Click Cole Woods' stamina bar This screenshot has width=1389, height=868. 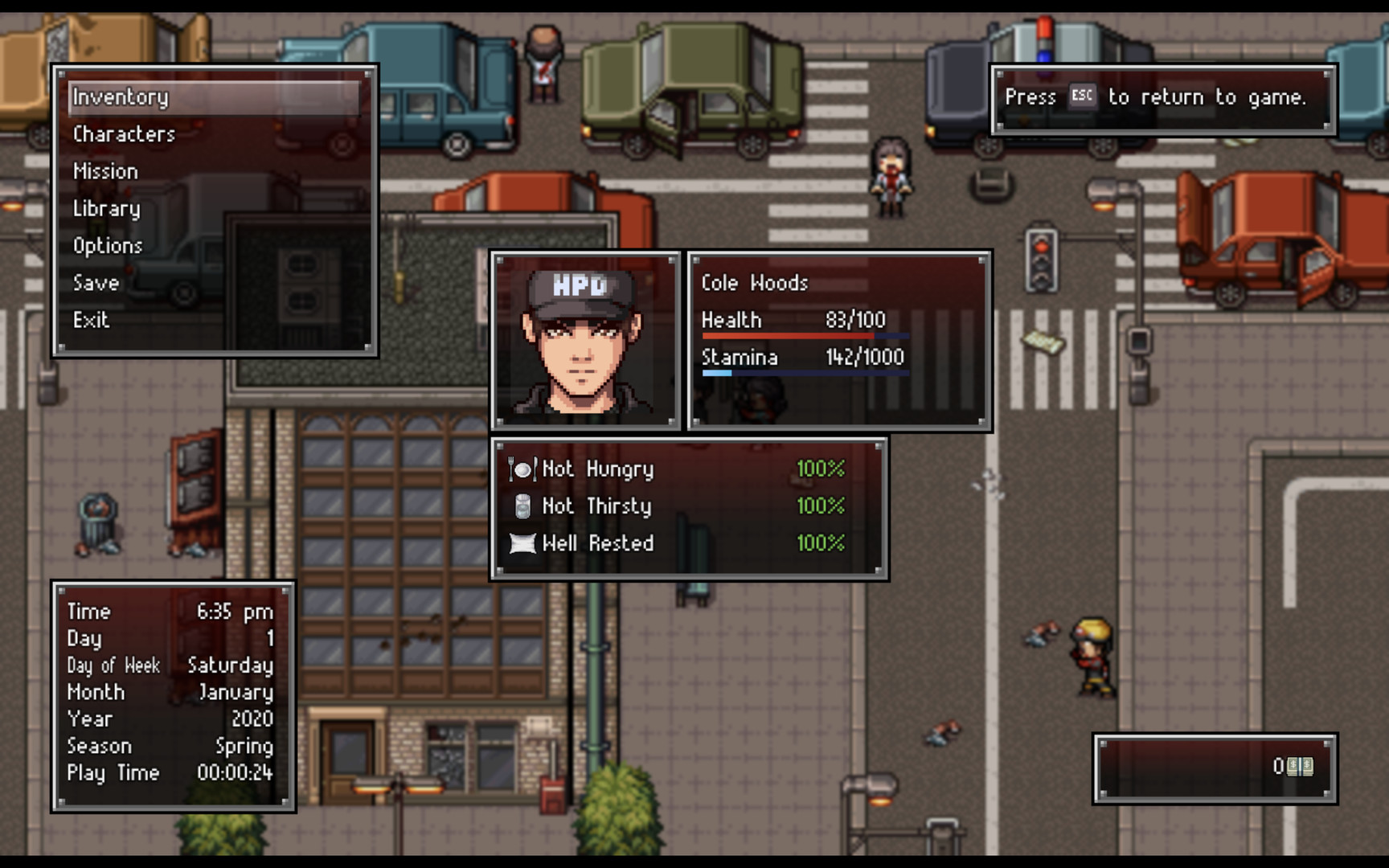click(804, 372)
